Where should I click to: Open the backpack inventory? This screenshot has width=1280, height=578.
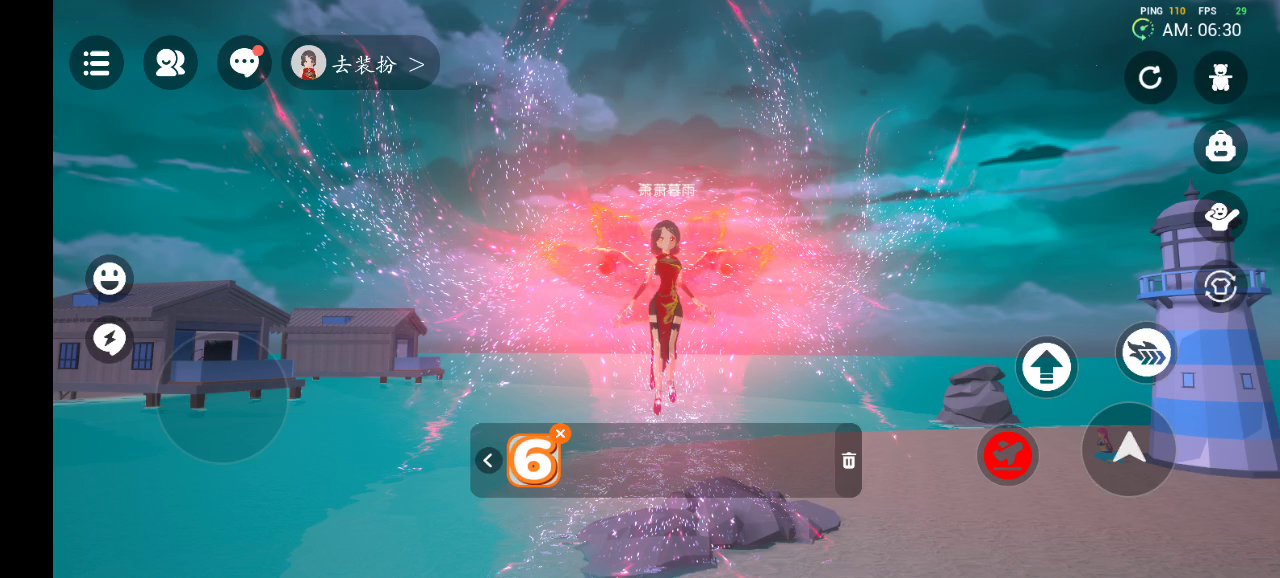[1220, 147]
